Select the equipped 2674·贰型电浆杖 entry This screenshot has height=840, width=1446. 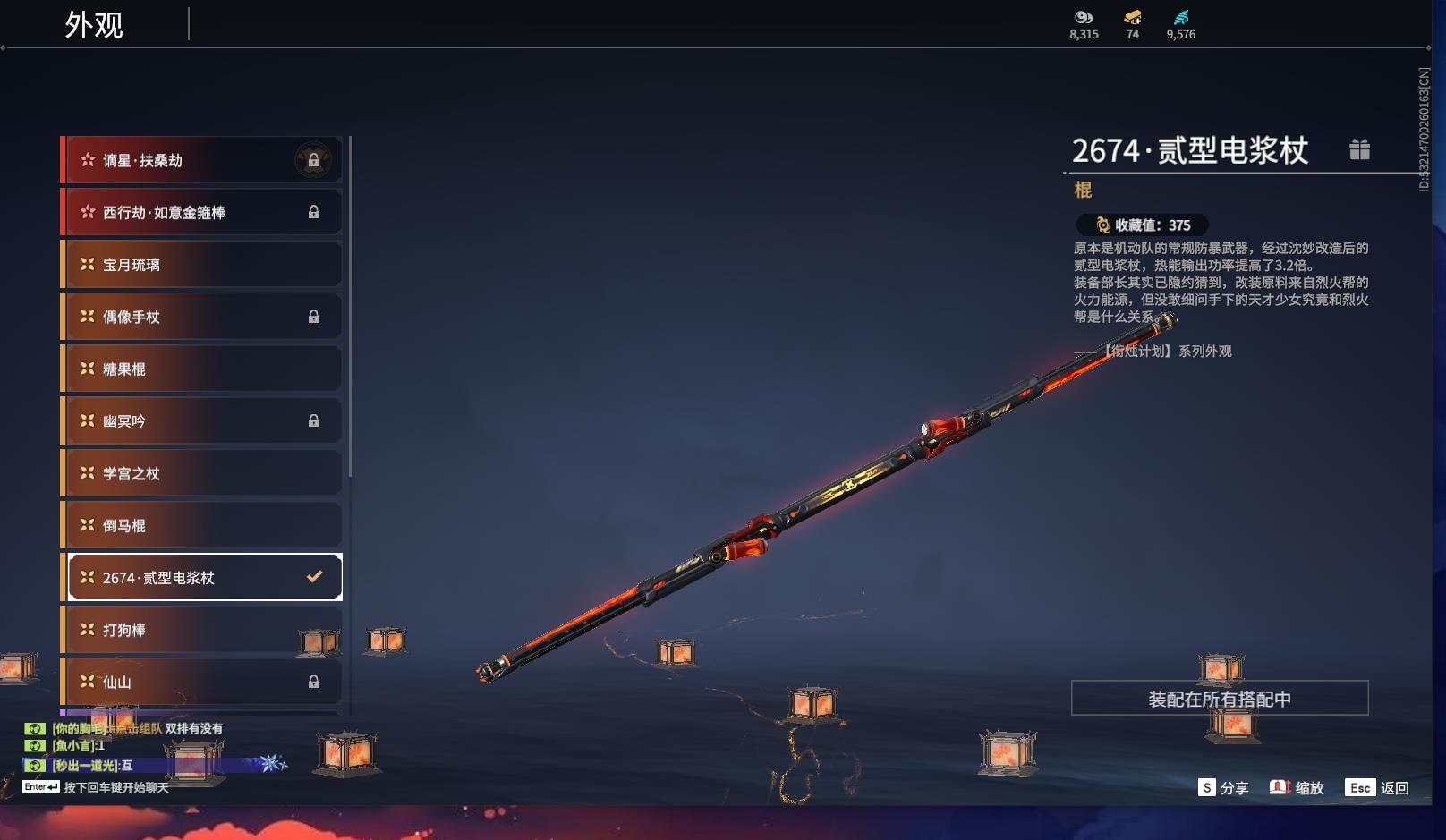[x=204, y=578]
